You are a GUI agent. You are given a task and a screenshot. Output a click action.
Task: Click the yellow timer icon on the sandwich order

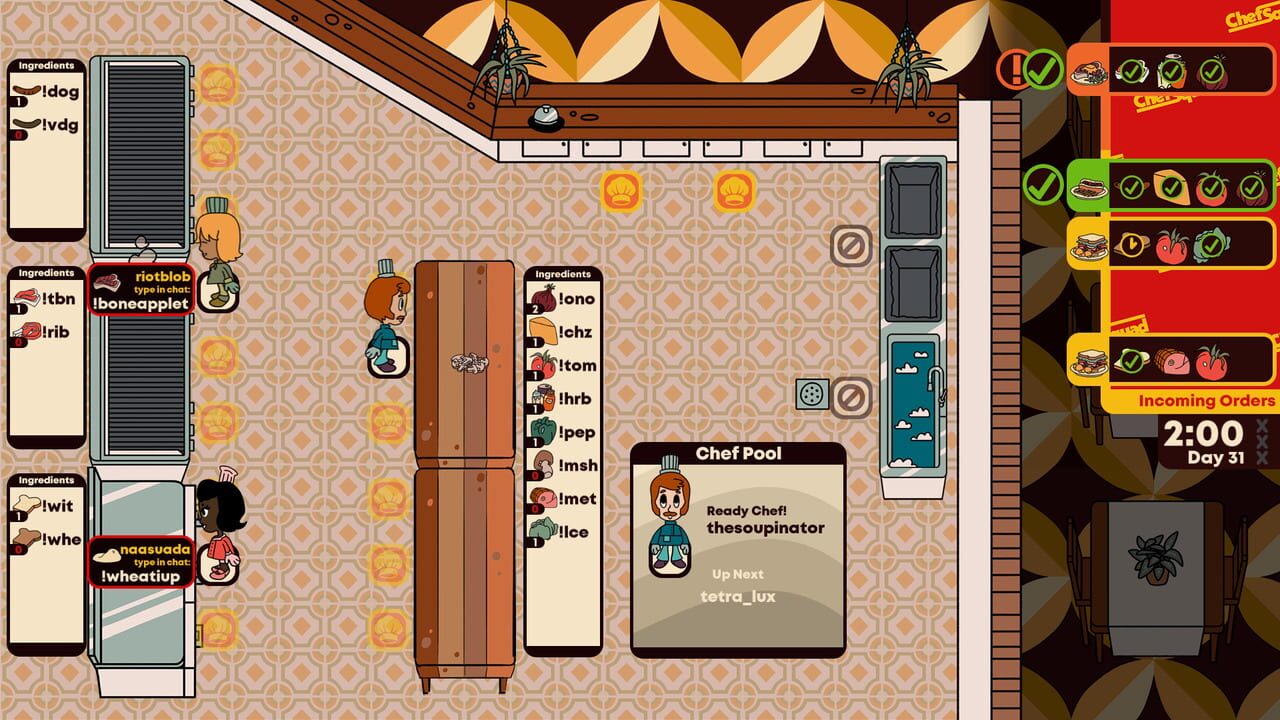click(1130, 244)
